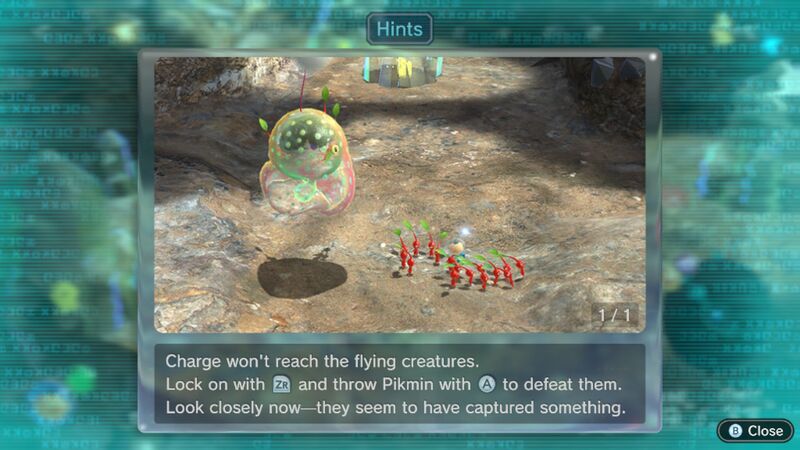The image size is (800, 450).
Task: Close the Hints dialog
Action: click(x=756, y=430)
